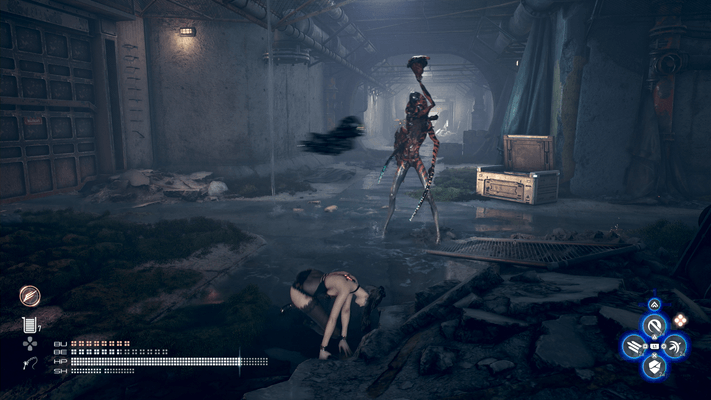
Task: Select the round feather-slash skill icon
Action: pyautogui.click(x=29, y=295)
